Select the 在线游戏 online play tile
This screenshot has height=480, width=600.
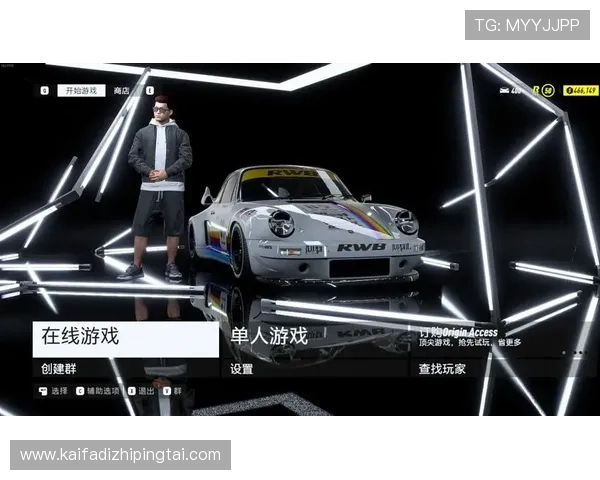coord(126,338)
